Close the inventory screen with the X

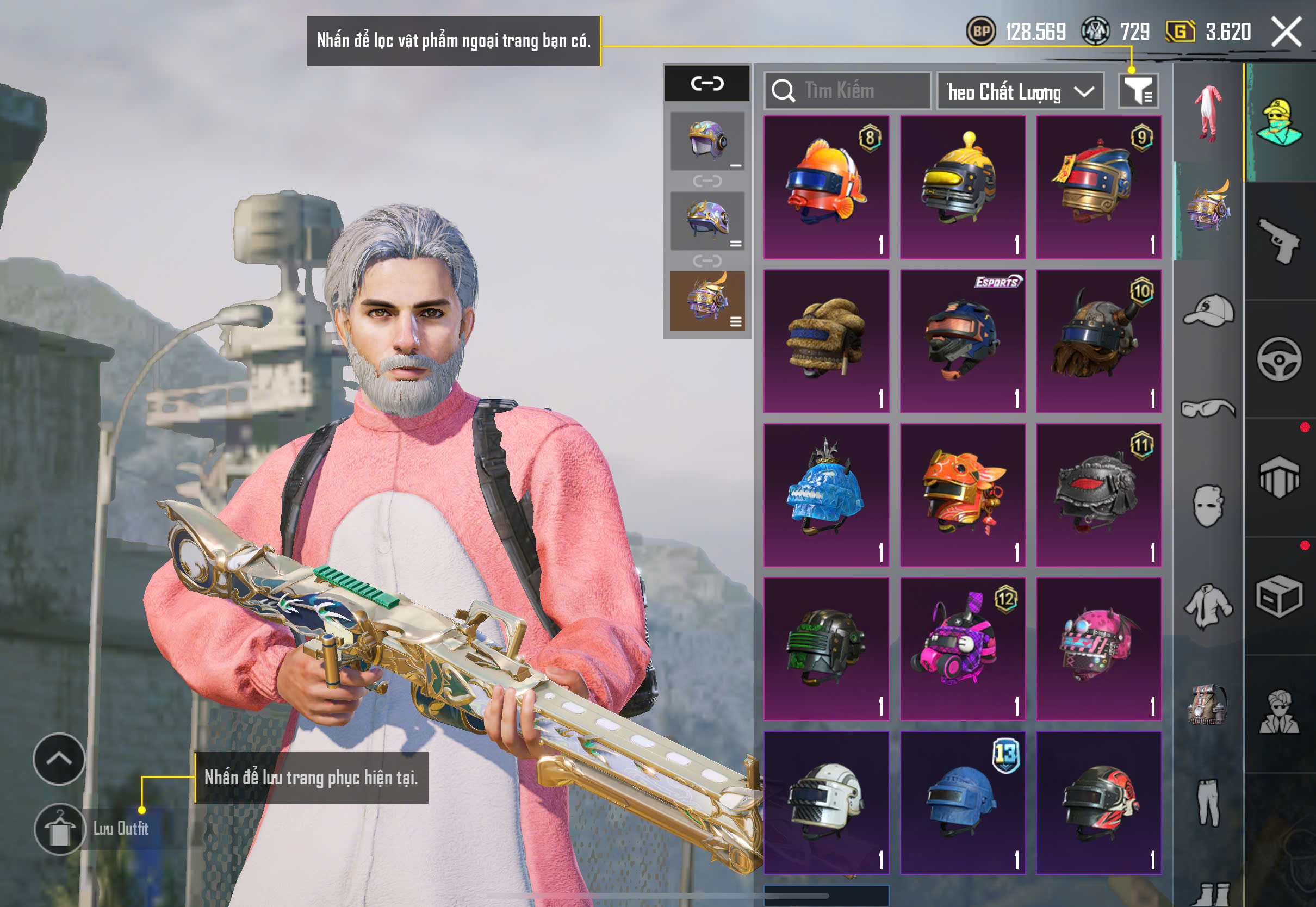[x=1287, y=32]
